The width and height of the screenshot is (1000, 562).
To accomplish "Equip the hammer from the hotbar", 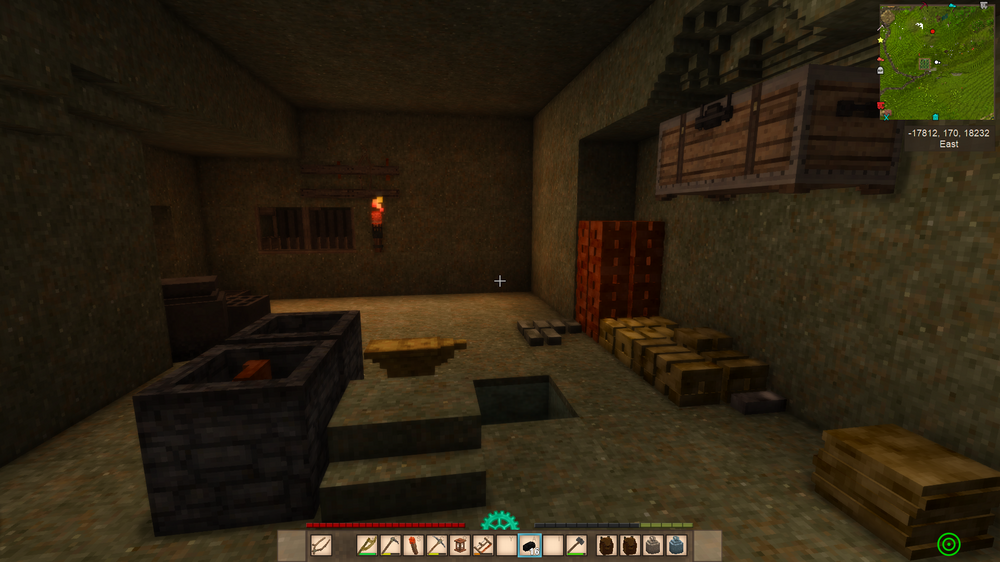I will pos(576,546).
